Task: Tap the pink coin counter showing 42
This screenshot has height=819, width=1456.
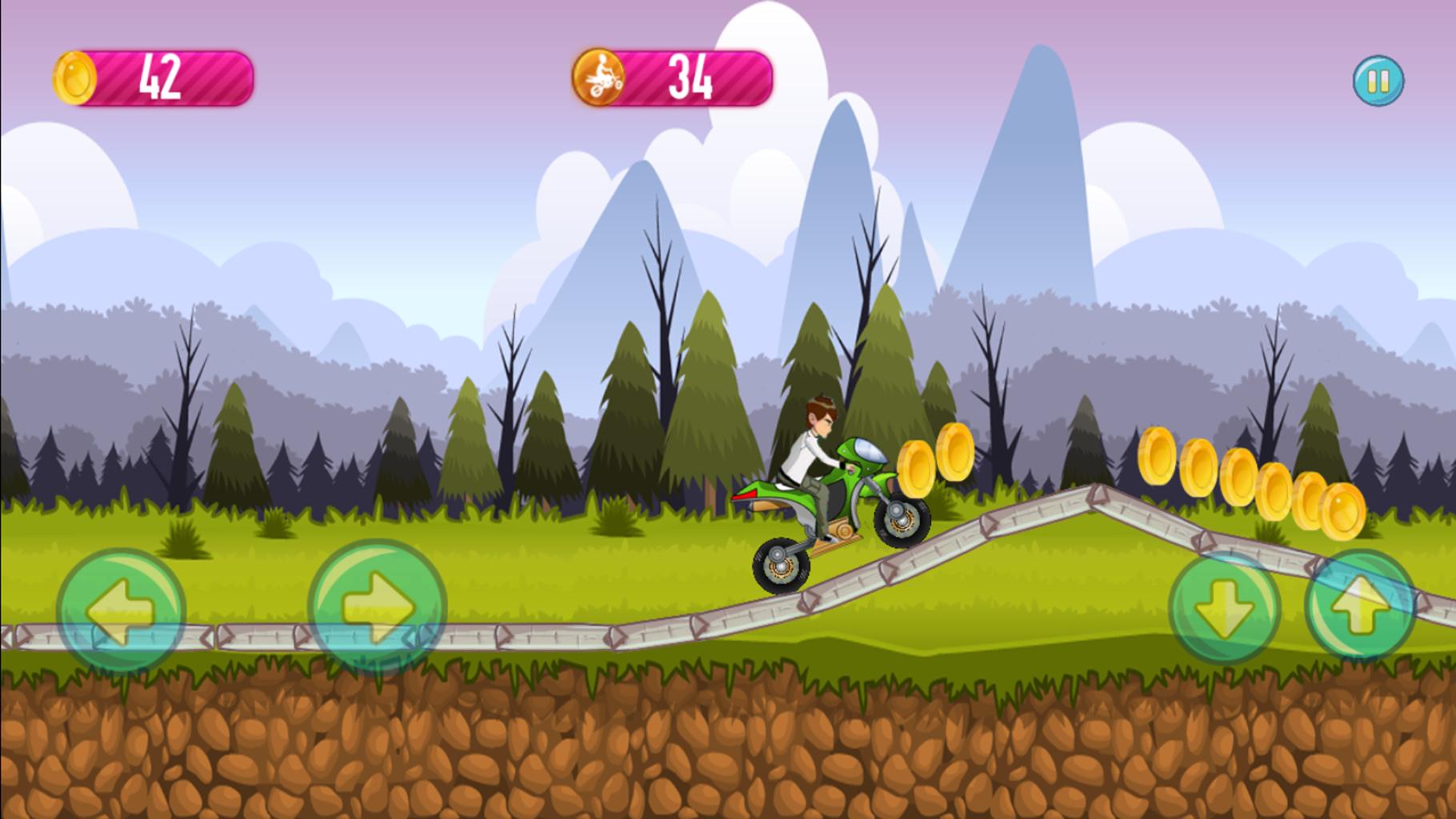Action: [160, 78]
